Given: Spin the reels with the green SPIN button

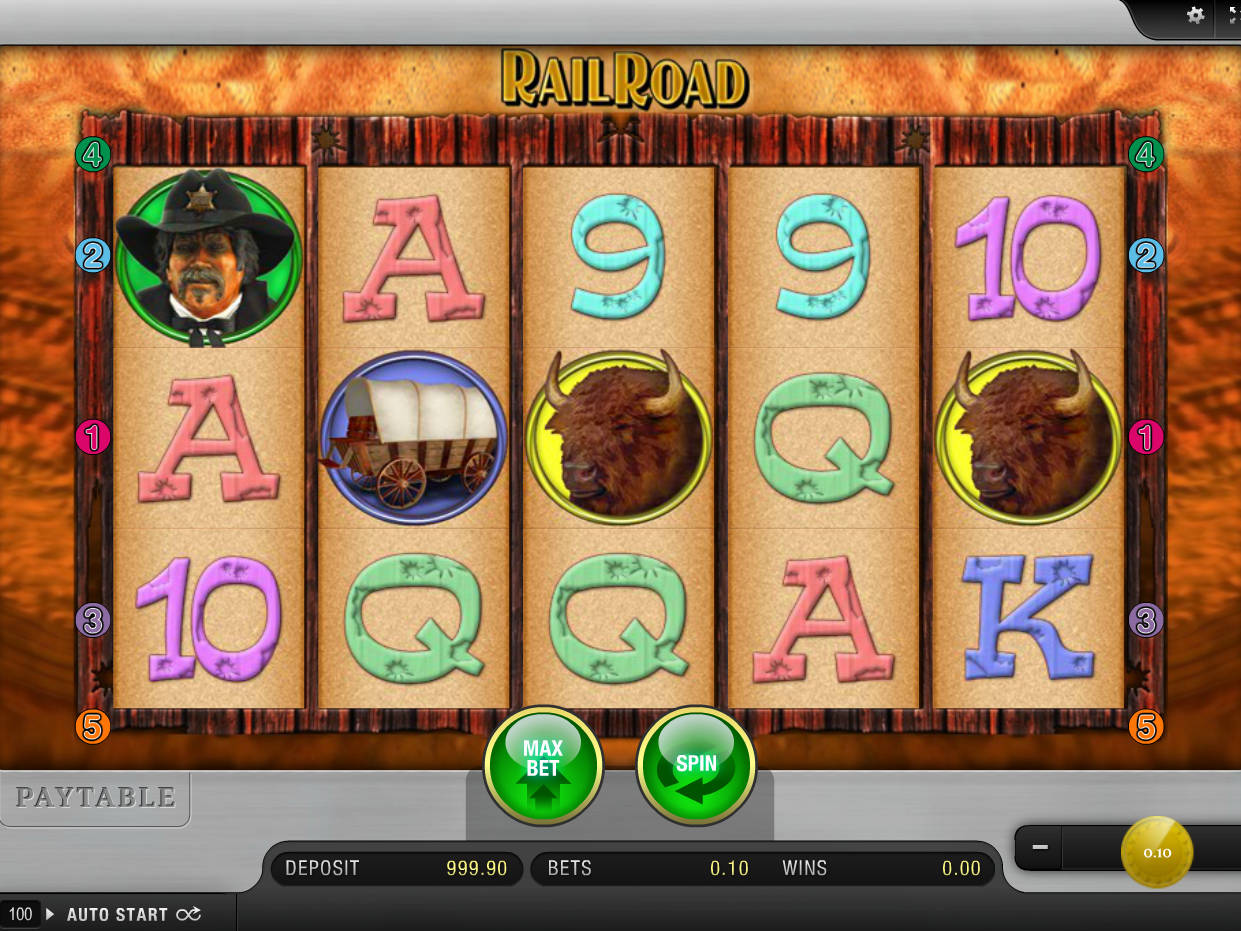Looking at the screenshot, I should click(696, 767).
